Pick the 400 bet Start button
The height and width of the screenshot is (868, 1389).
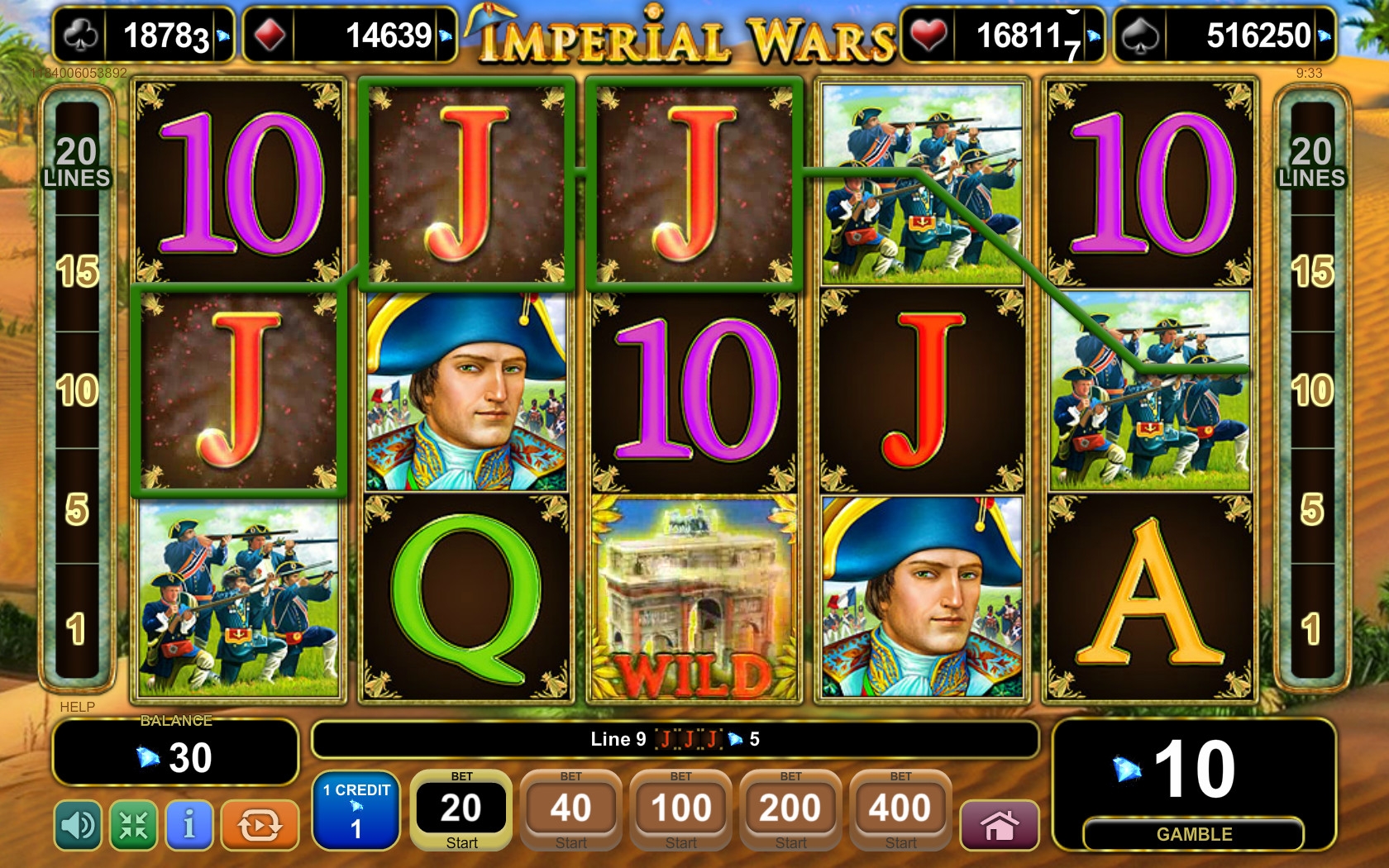pyautogui.click(x=900, y=811)
